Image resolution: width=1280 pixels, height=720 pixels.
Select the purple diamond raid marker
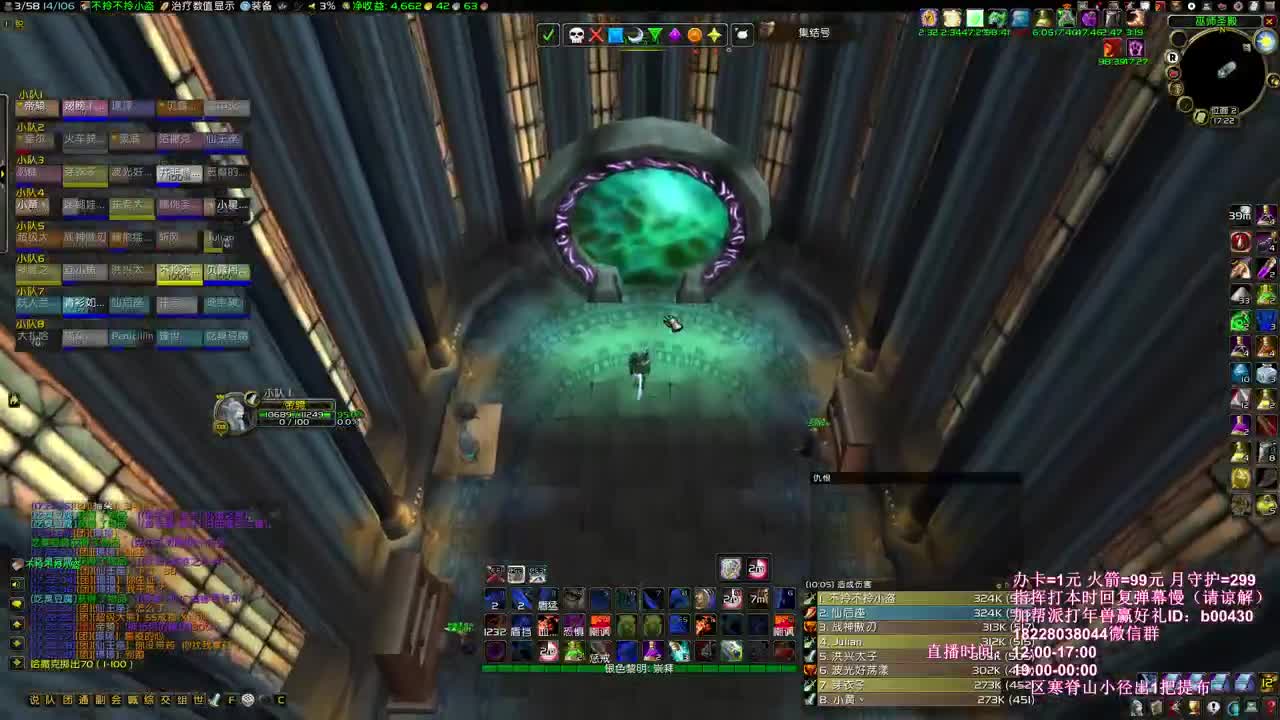(675, 35)
